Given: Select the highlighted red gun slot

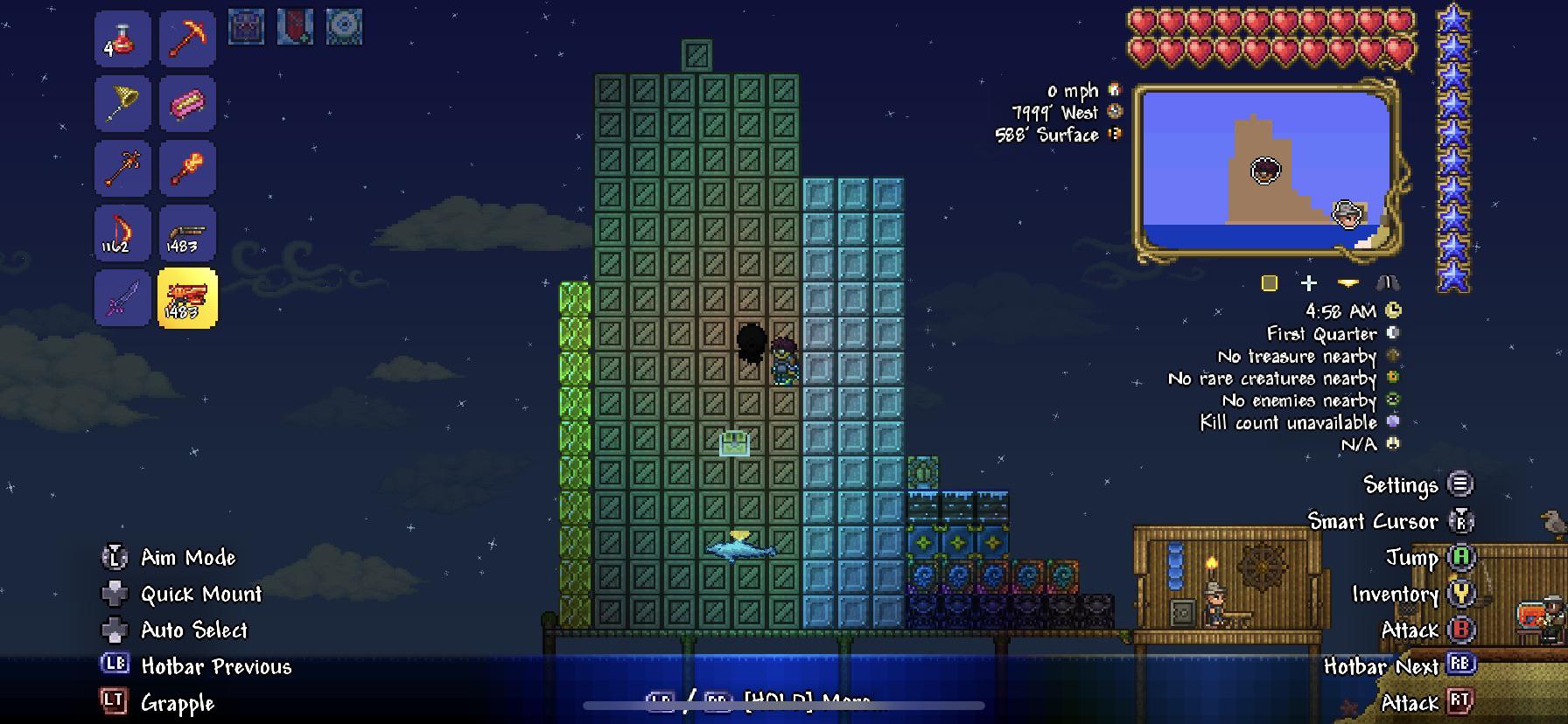Looking at the screenshot, I should (187, 298).
